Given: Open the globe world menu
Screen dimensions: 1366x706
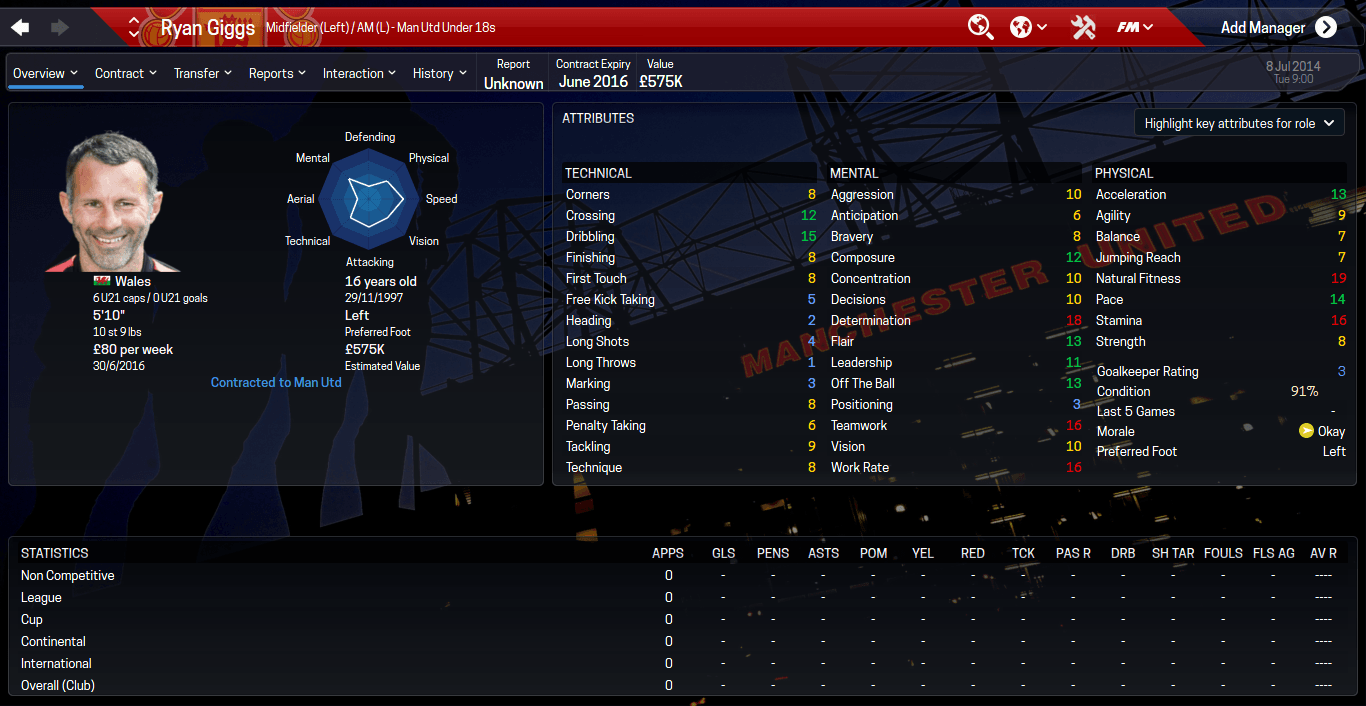Looking at the screenshot, I should (x=1028, y=27).
